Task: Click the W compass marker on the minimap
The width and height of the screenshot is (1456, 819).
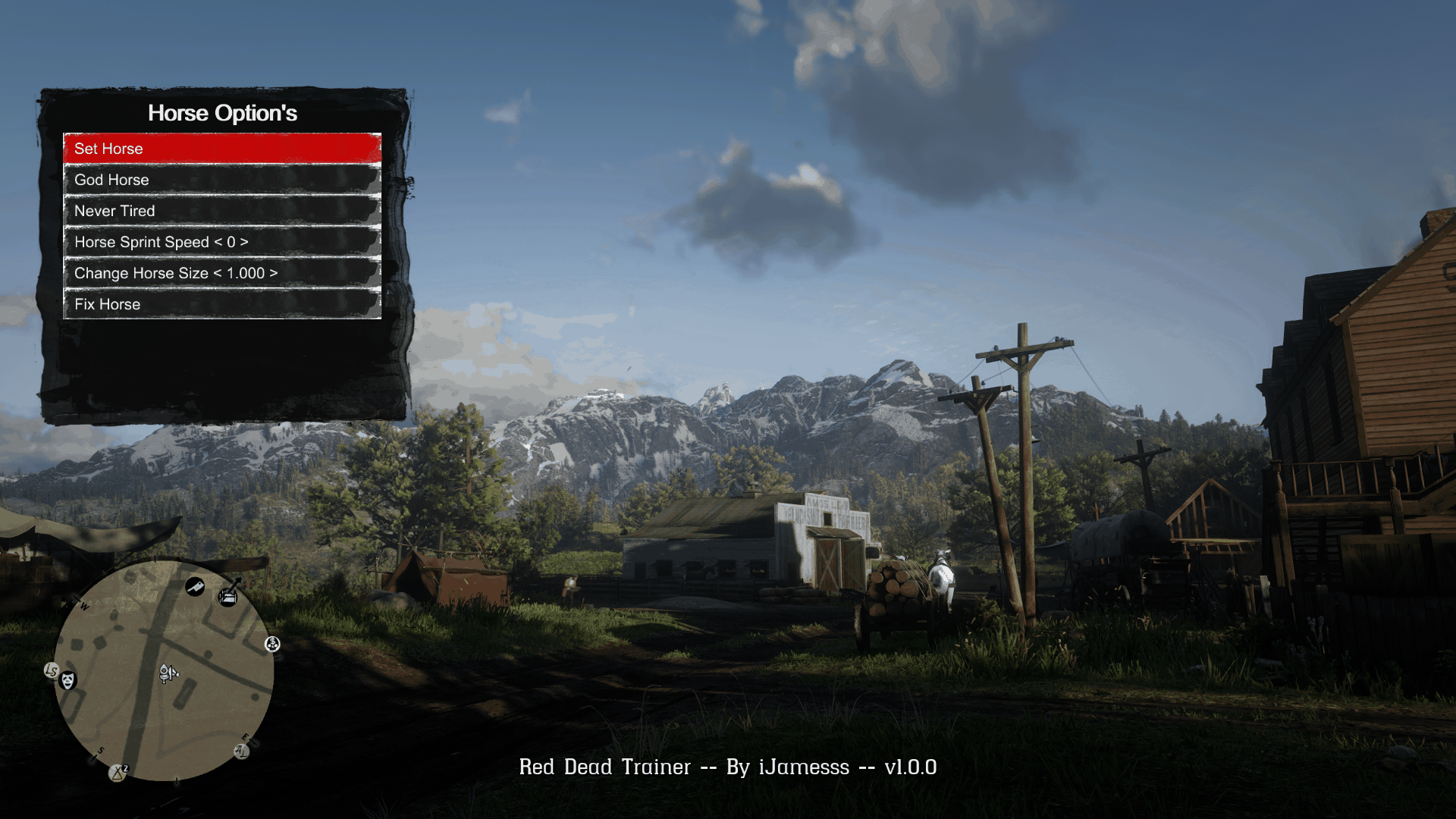Action: point(84,605)
